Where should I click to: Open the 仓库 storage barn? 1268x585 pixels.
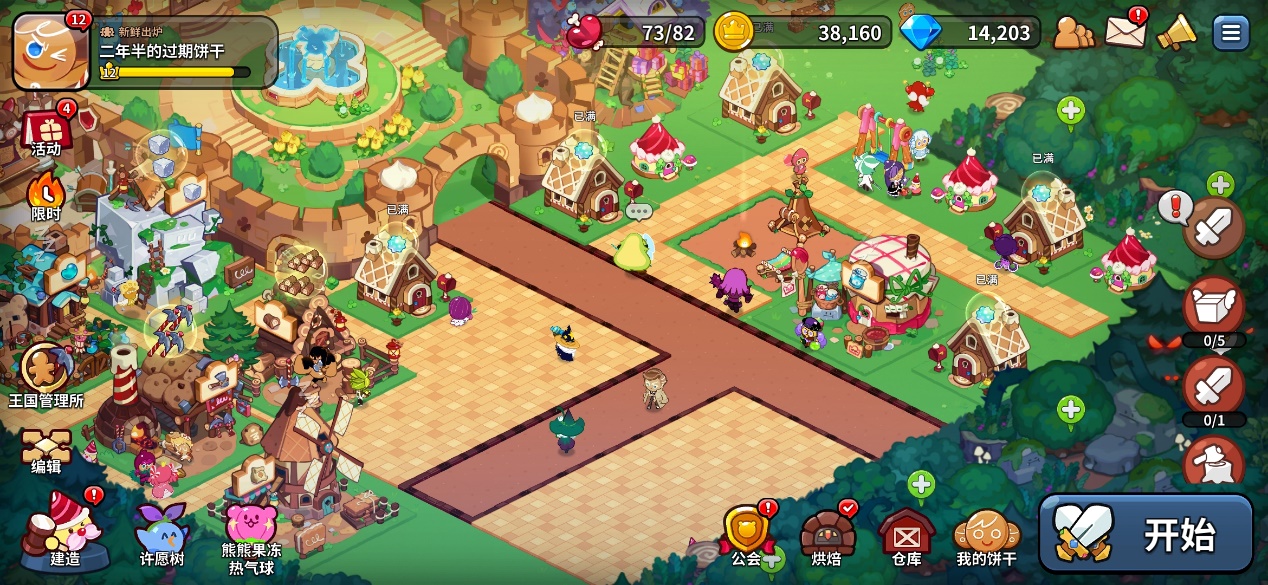[x=906, y=534]
